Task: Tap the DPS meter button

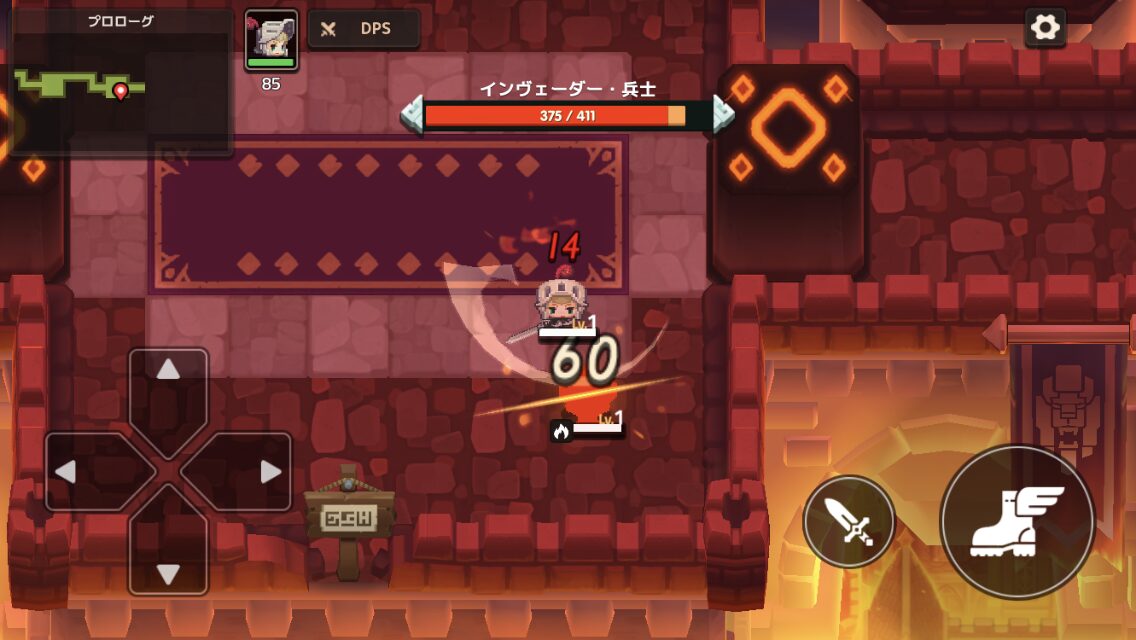Action: [363, 29]
